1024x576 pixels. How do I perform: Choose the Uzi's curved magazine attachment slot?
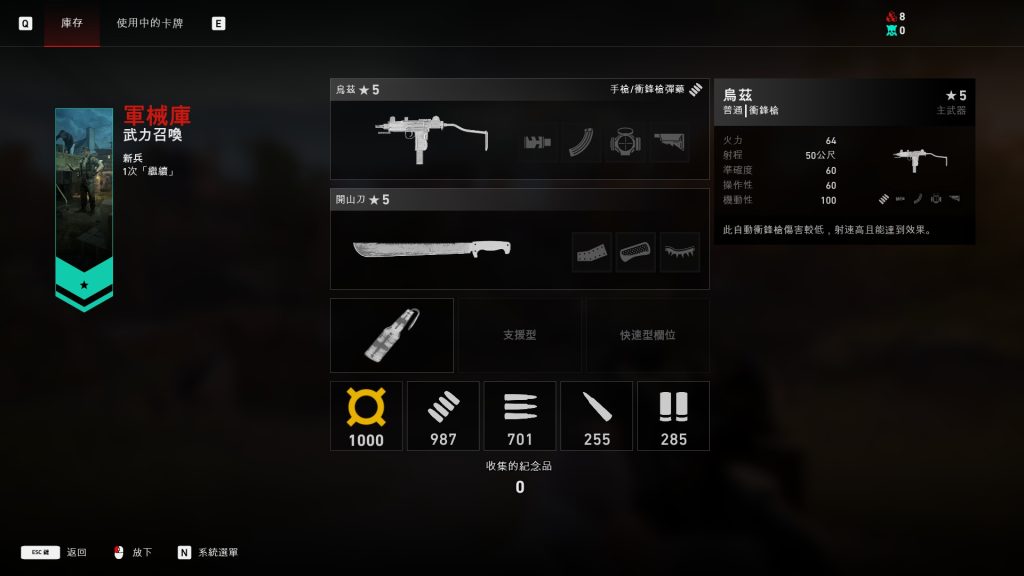pos(582,142)
